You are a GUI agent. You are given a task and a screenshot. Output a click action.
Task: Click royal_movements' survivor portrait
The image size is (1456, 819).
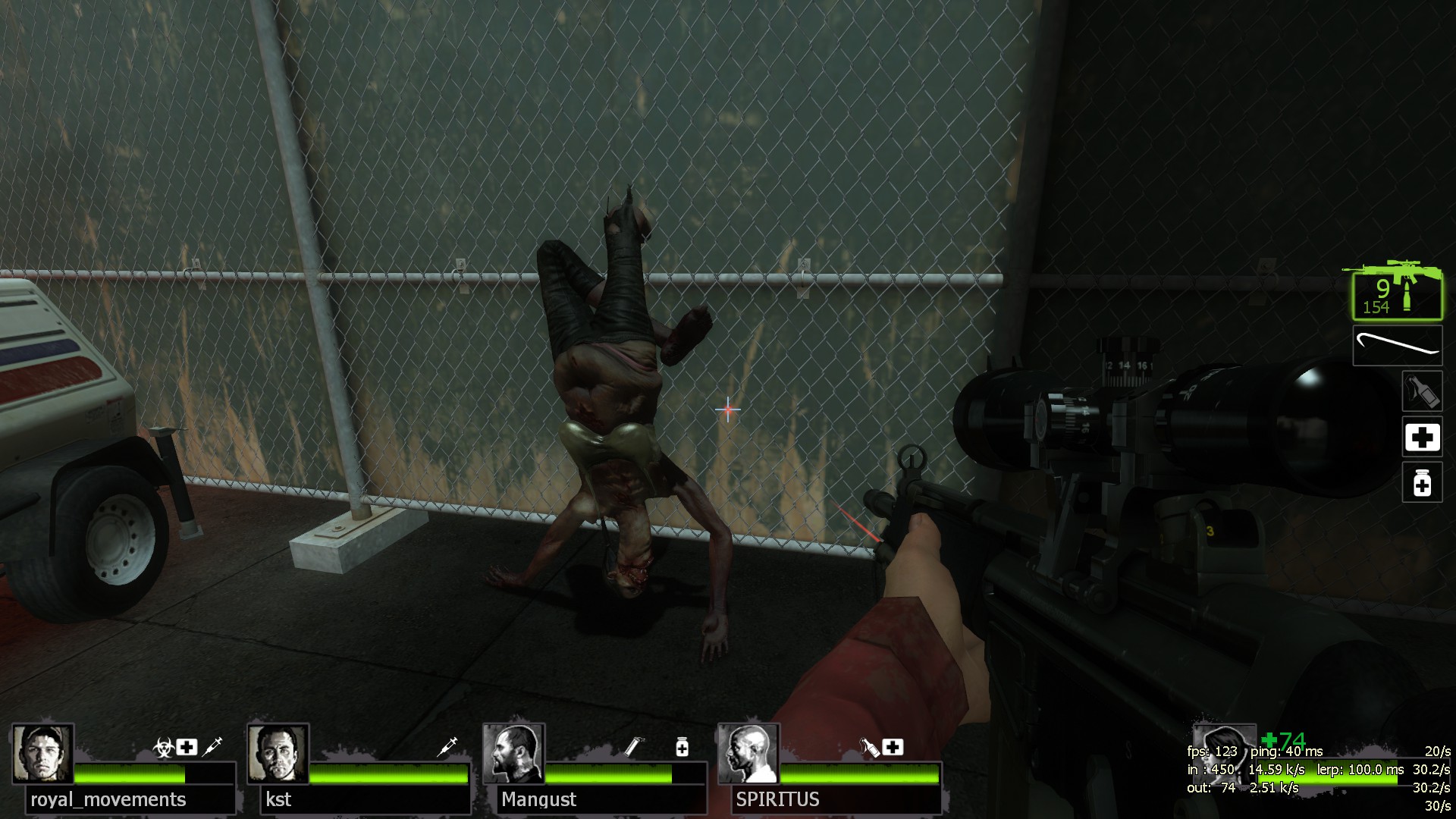(x=42, y=754)
